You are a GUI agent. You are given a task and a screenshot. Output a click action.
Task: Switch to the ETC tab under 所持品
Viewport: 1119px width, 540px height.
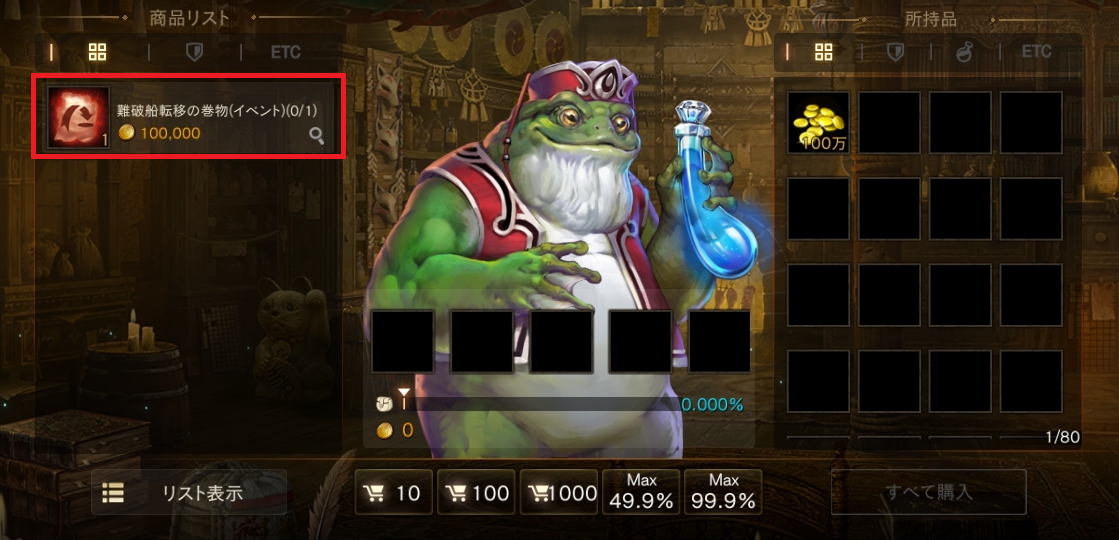(1036, 51)
